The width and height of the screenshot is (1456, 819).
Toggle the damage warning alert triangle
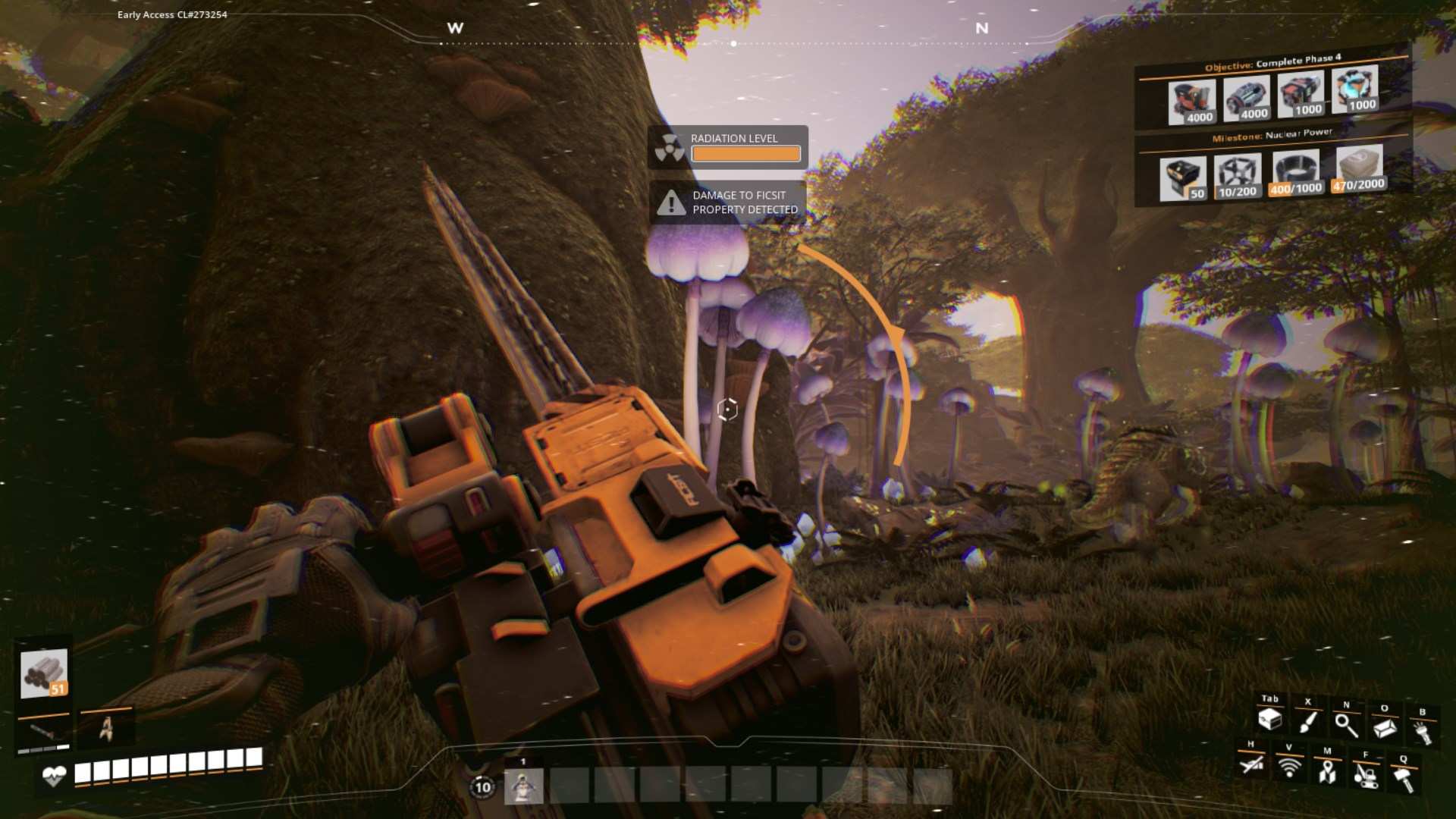tap(670, 202)
